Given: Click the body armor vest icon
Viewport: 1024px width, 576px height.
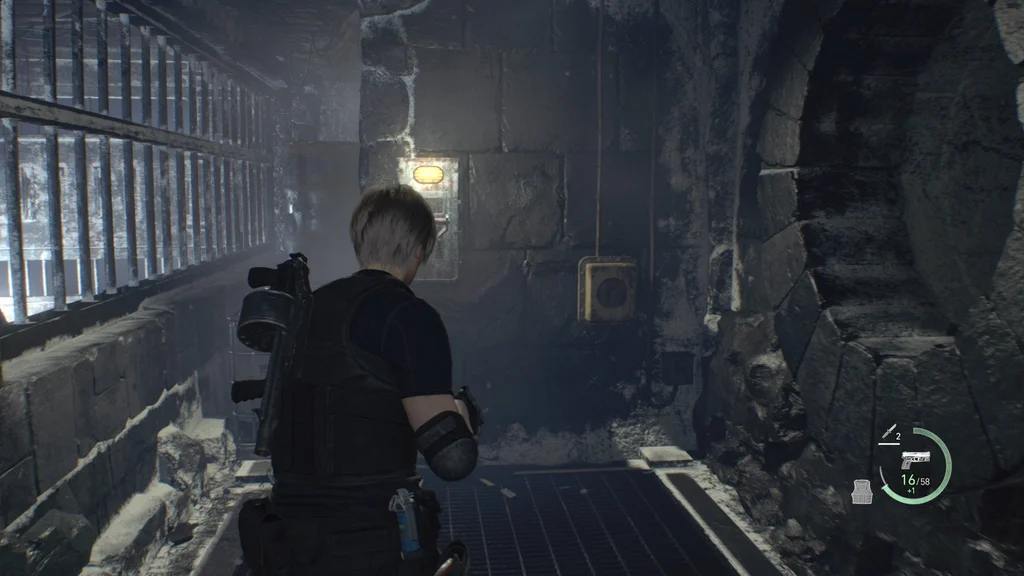Looking at the screenshot, I should click(861, 490).
